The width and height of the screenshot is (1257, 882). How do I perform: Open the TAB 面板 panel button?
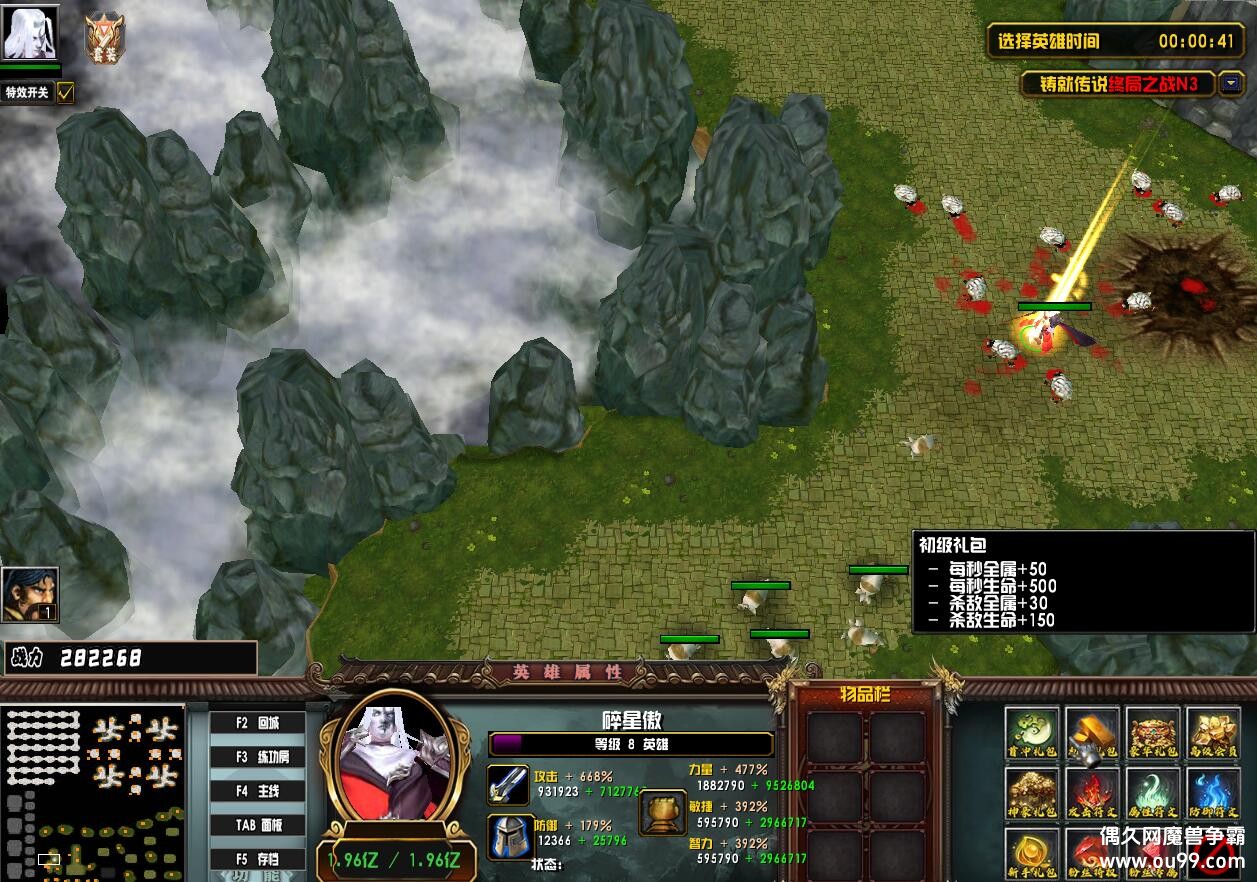tap(257, 825)
